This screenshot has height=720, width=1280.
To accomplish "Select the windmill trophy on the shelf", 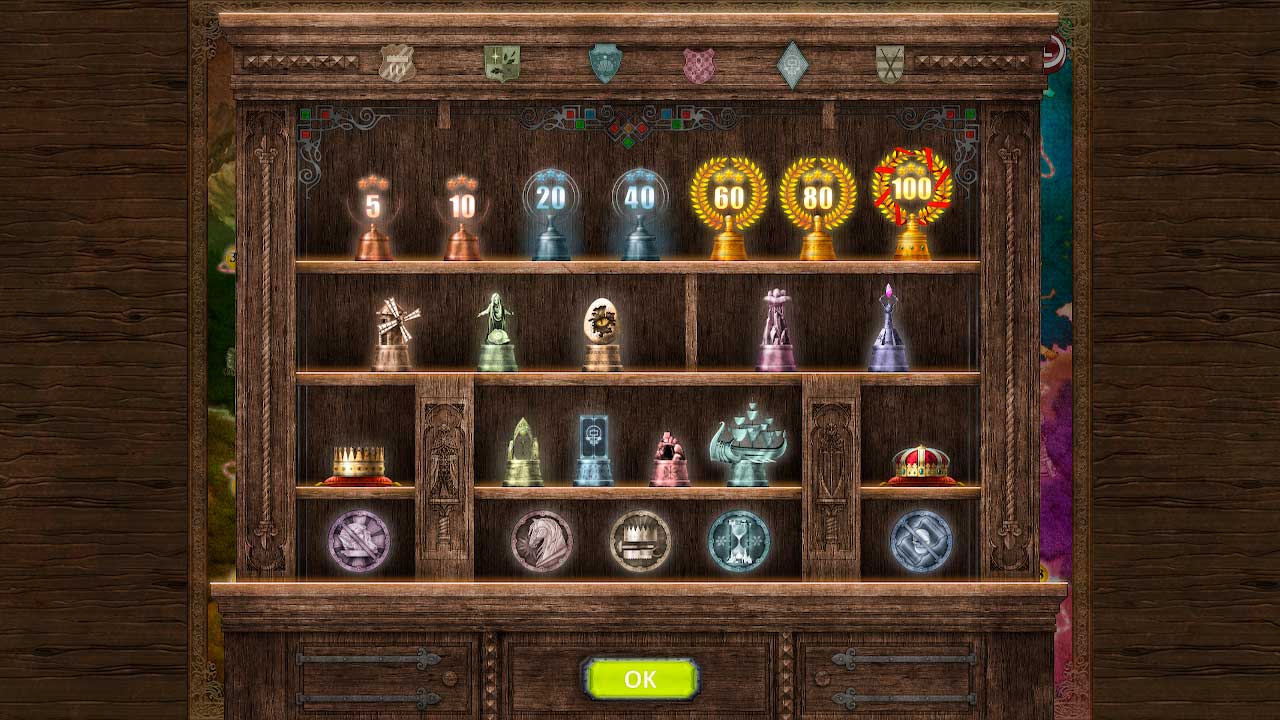I will [x=390, y=325].
